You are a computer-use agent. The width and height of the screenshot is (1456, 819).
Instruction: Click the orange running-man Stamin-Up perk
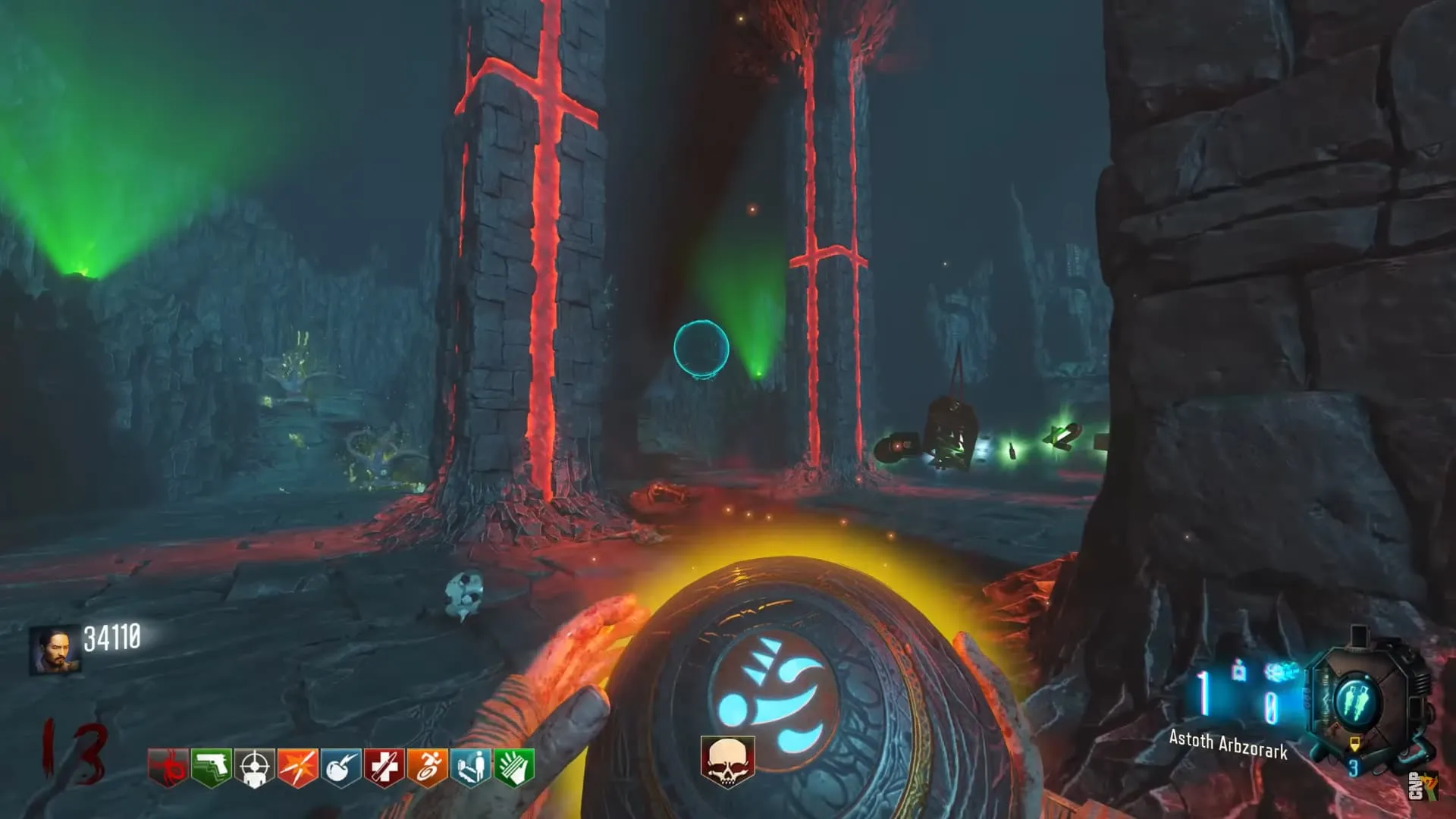click(x=428, y=768)
